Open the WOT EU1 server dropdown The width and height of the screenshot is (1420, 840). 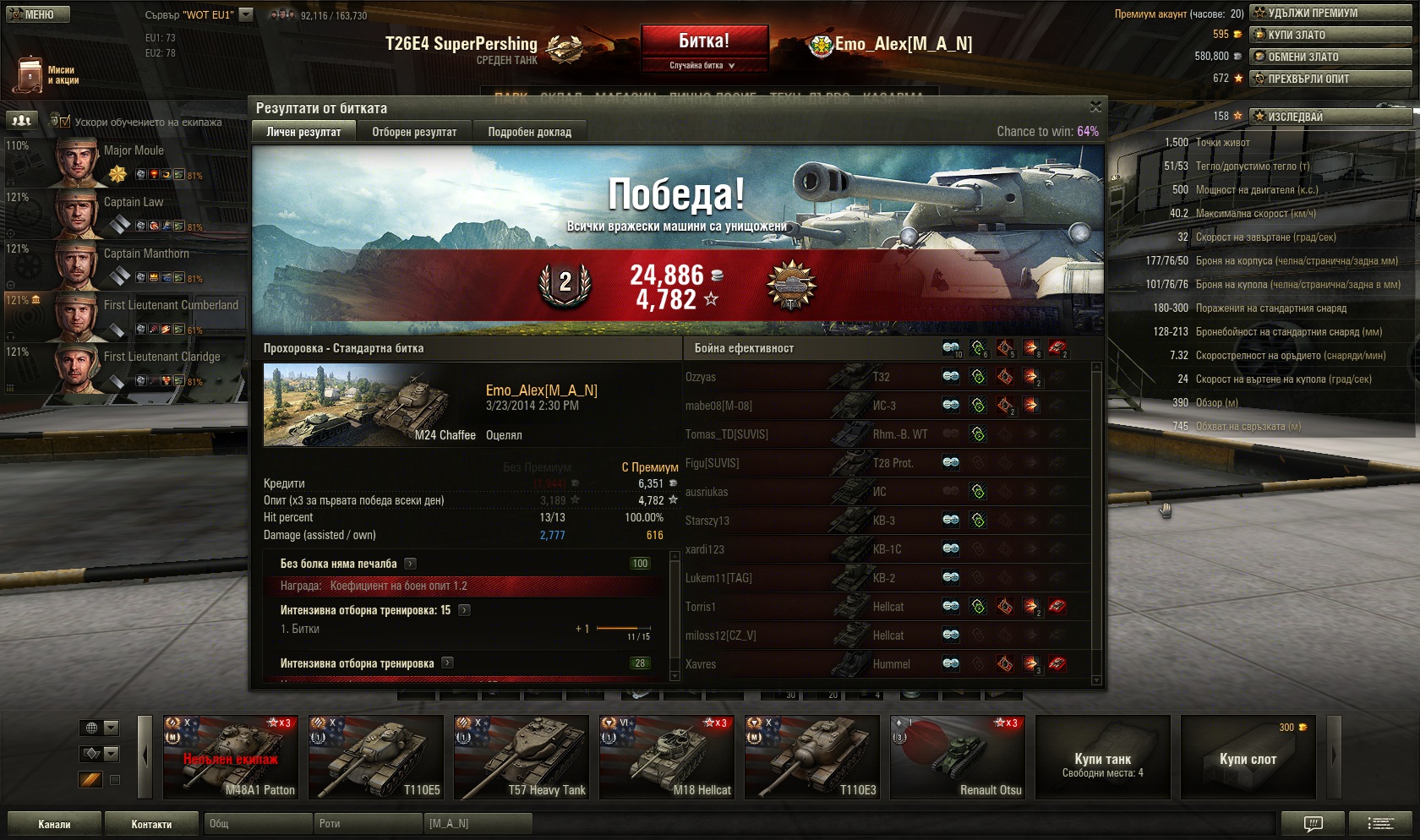click(246, 14)
